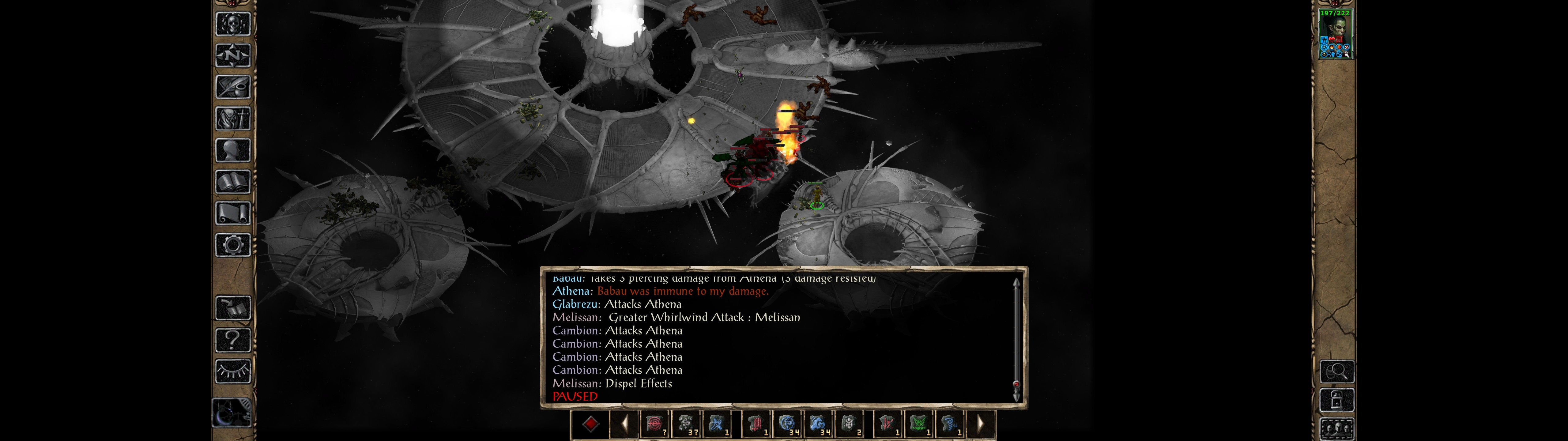Click the padlock button

click(x=1337, y=401)
